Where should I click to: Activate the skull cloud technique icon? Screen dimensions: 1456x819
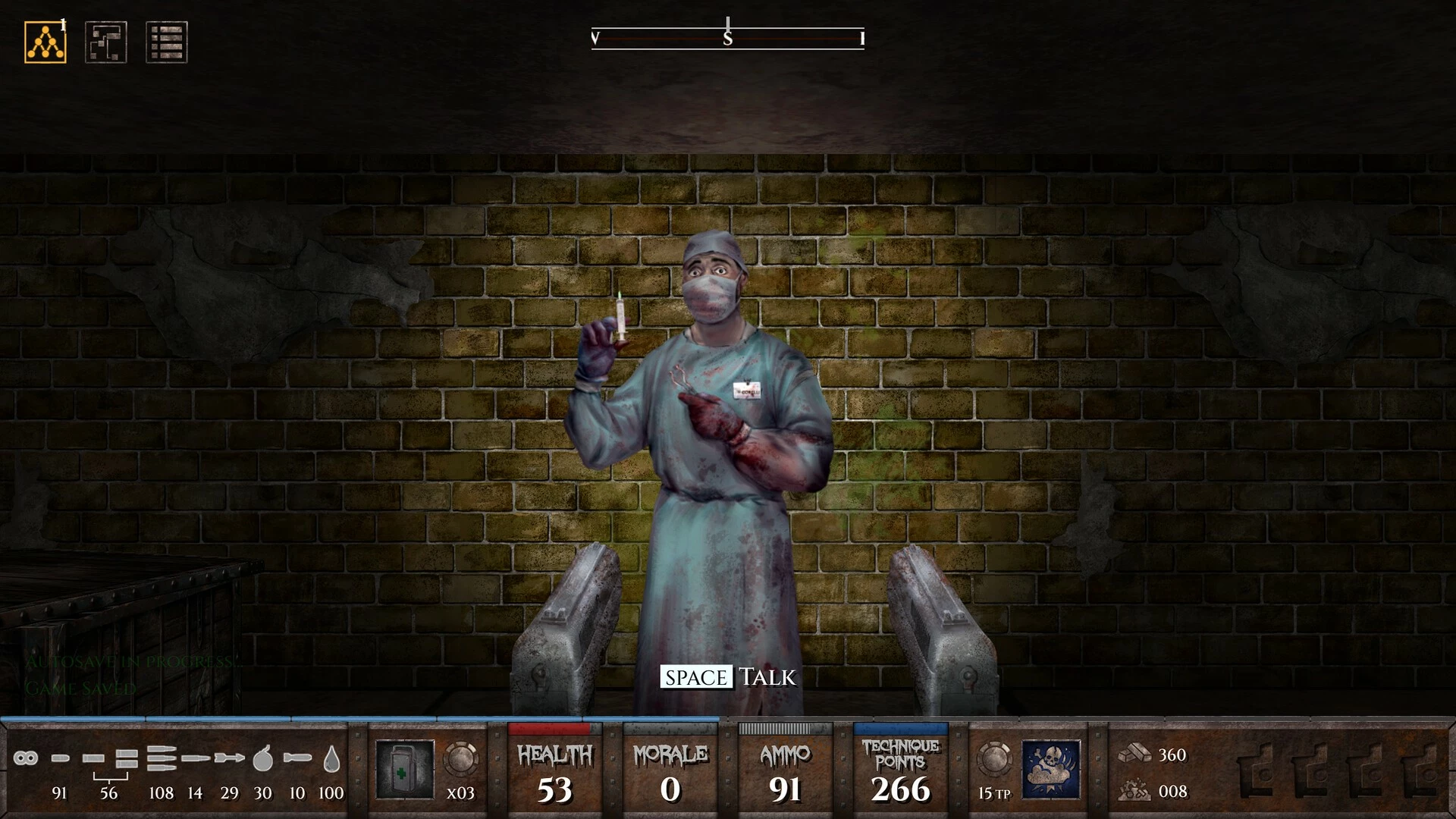(x=1051, y=769)
